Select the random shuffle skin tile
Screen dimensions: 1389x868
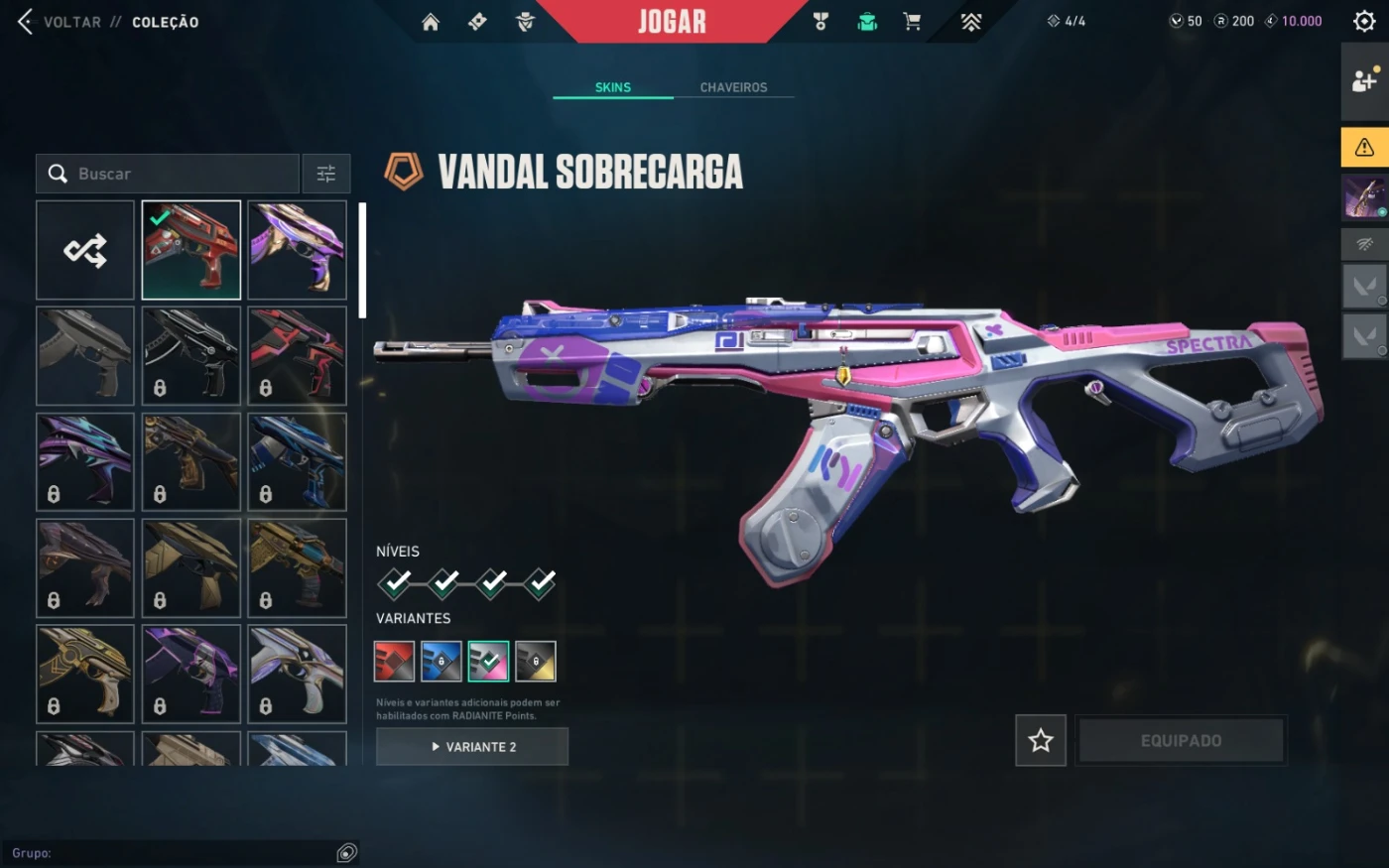[85, 250]
